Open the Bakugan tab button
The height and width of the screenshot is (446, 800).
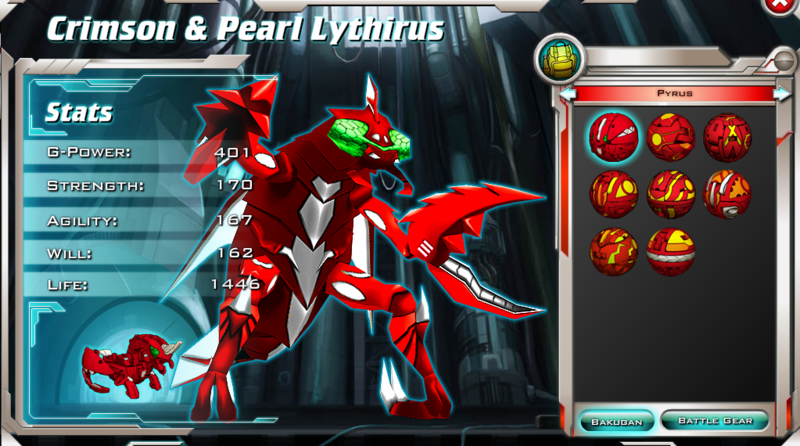[x=617, y=420]
